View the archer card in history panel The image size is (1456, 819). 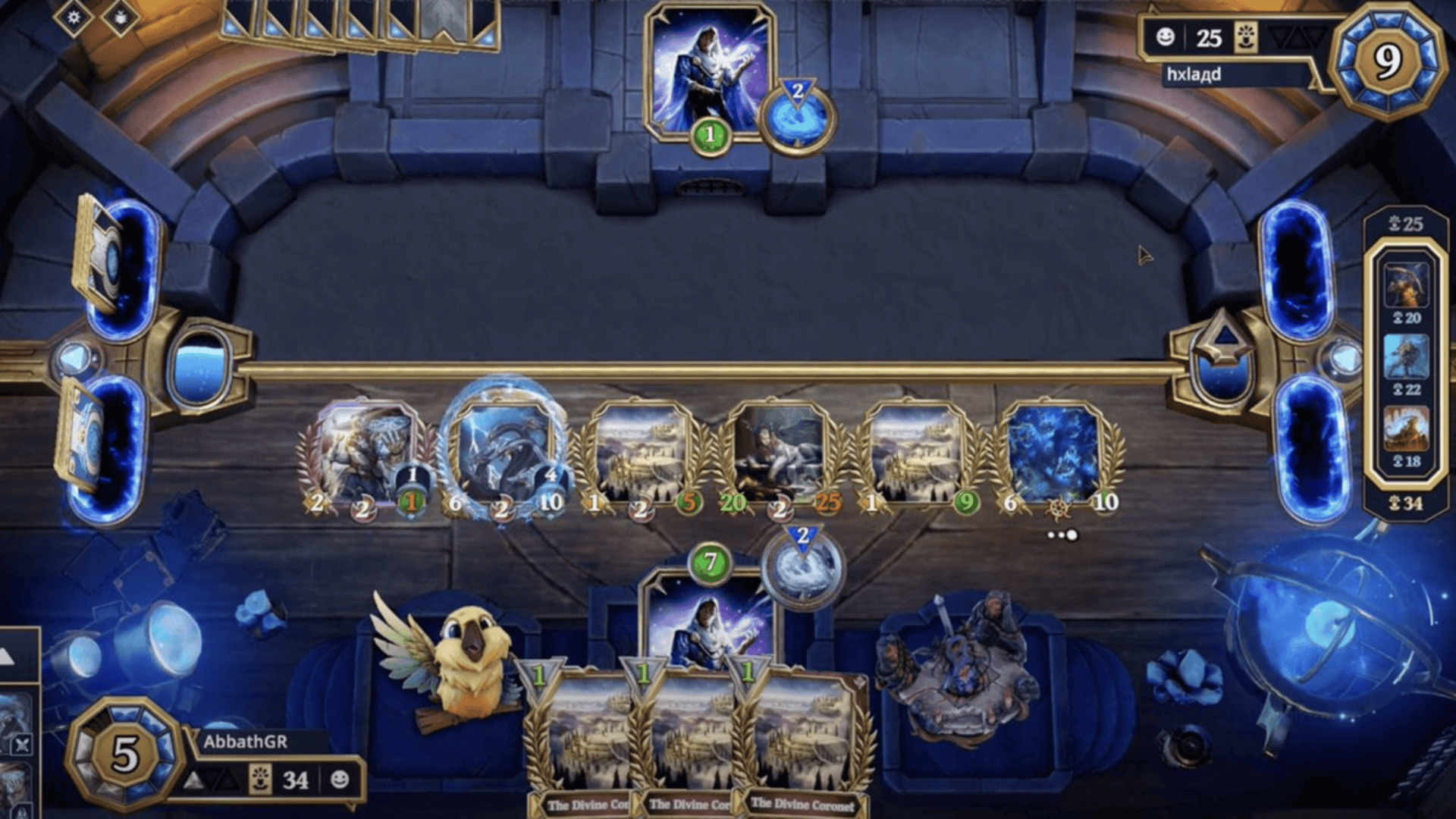tap(1406, 284)
